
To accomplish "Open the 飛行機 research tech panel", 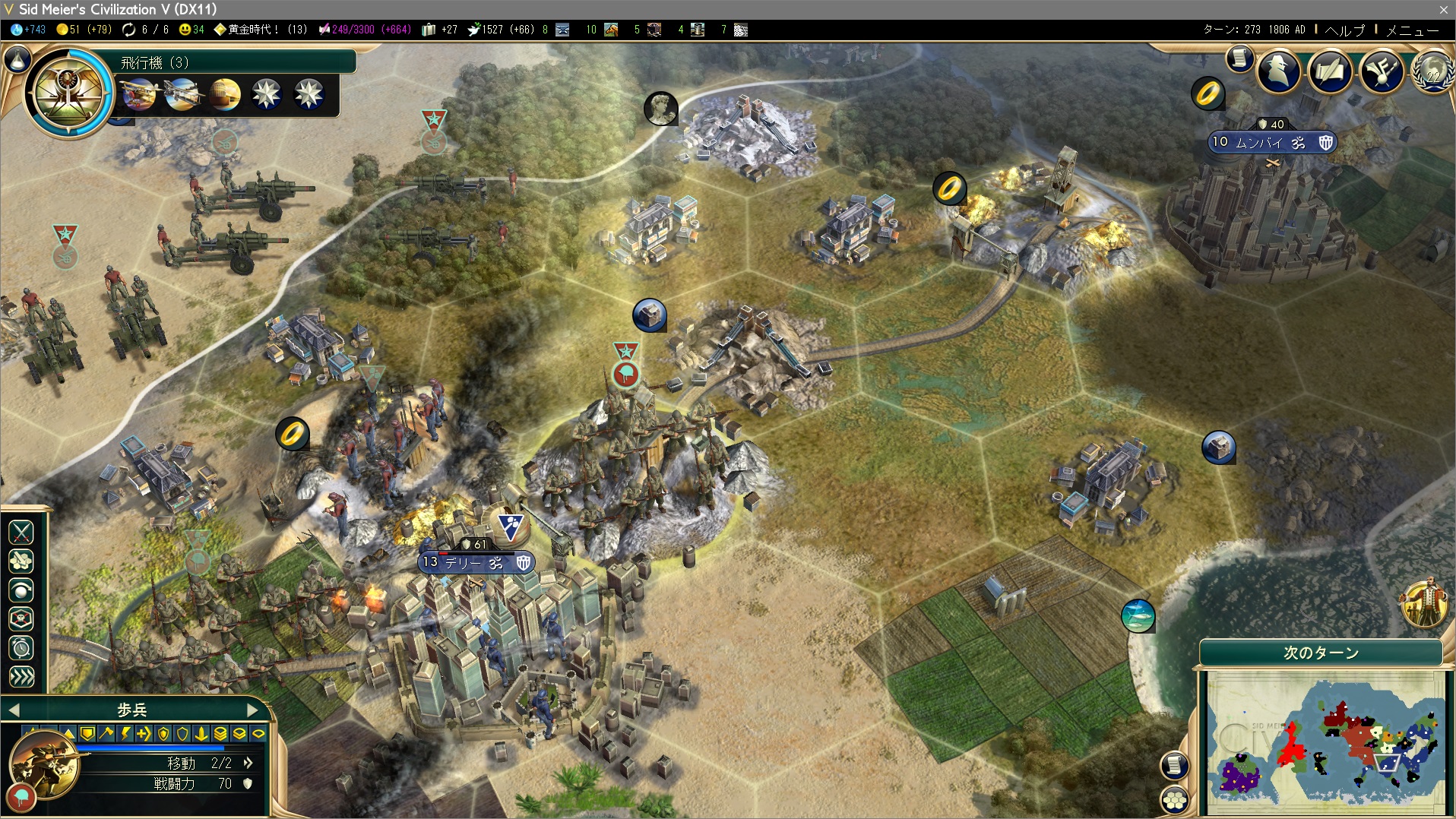I will coord(68,93).
